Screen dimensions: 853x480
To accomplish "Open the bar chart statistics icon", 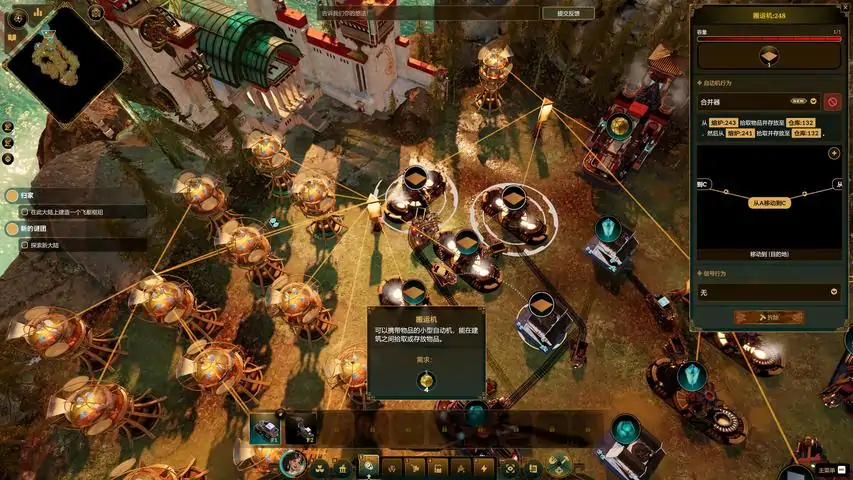I will 38,12.
